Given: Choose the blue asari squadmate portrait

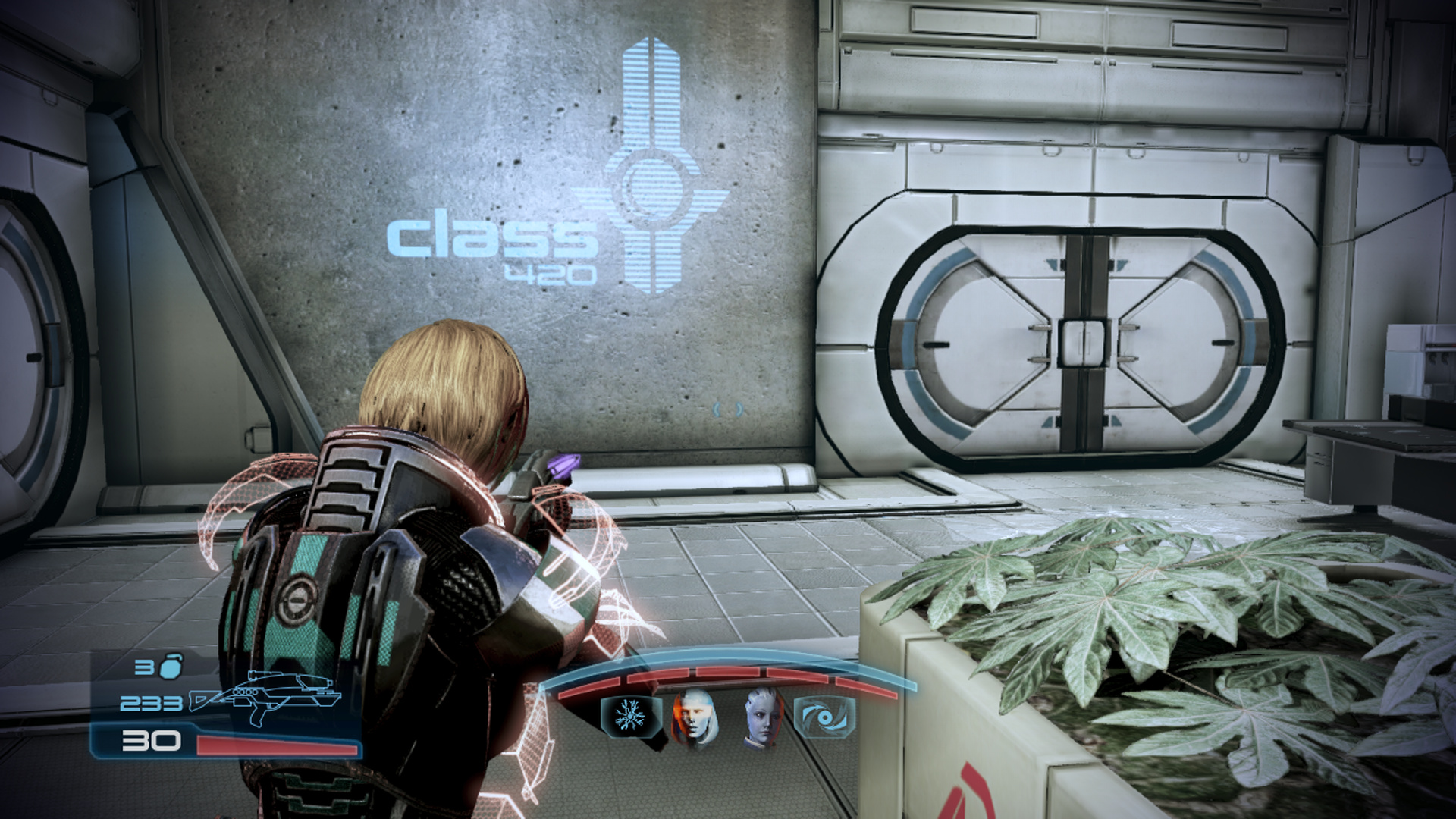Looking at the screenshot, I should click(761, 717).
